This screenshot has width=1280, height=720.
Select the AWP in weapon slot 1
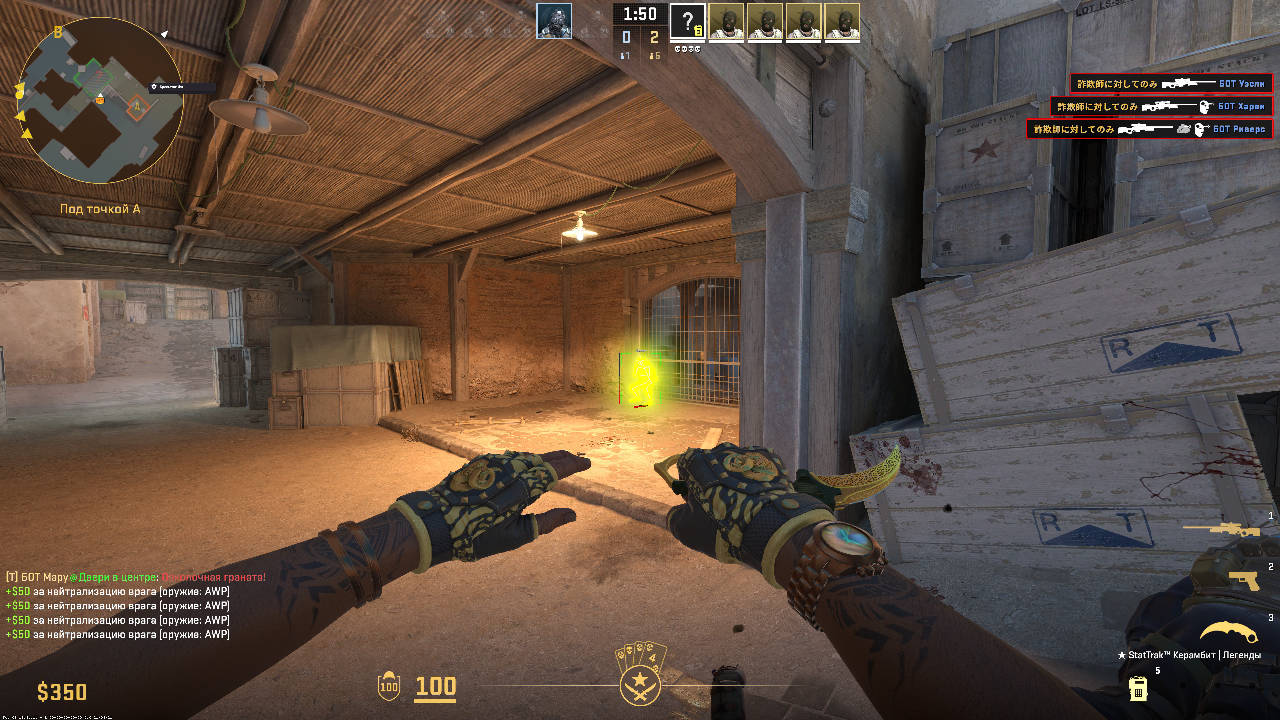[x=1220, y=529]
